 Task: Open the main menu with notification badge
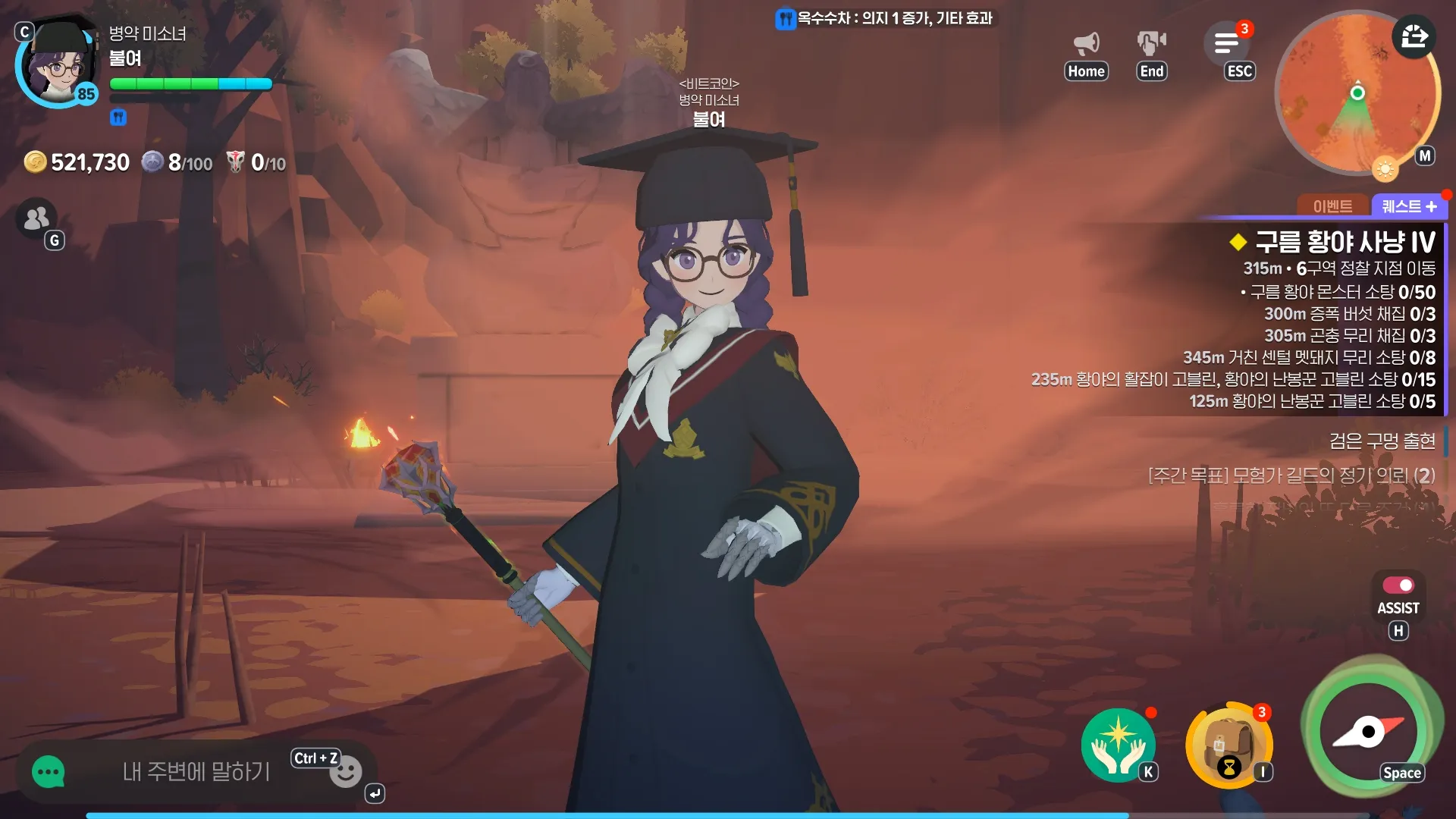coord(1226,43)
